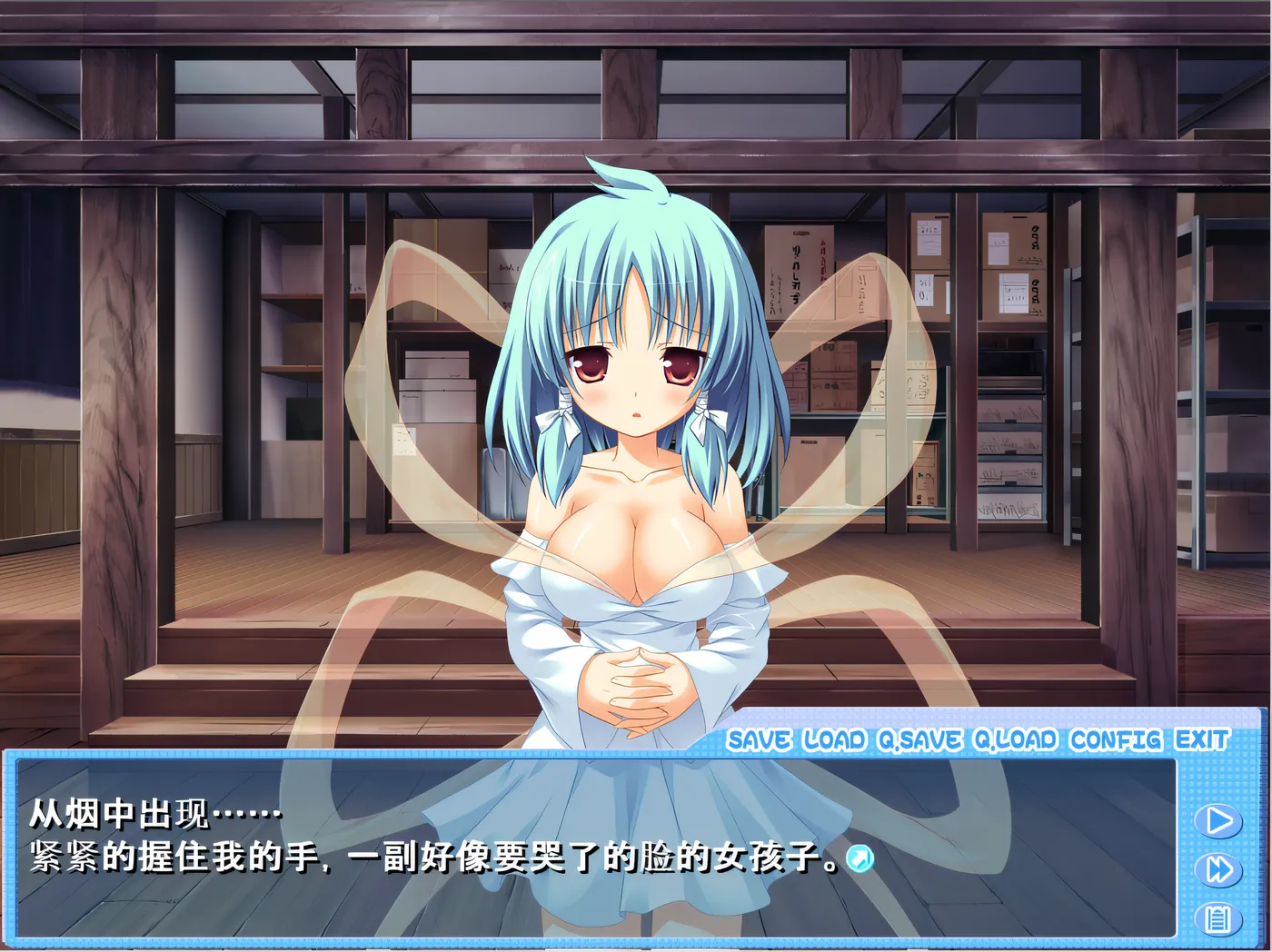Advance dialogue via the blue arrow indicator
Screen dimensions: 1272x952
click(x=860, y=858)
